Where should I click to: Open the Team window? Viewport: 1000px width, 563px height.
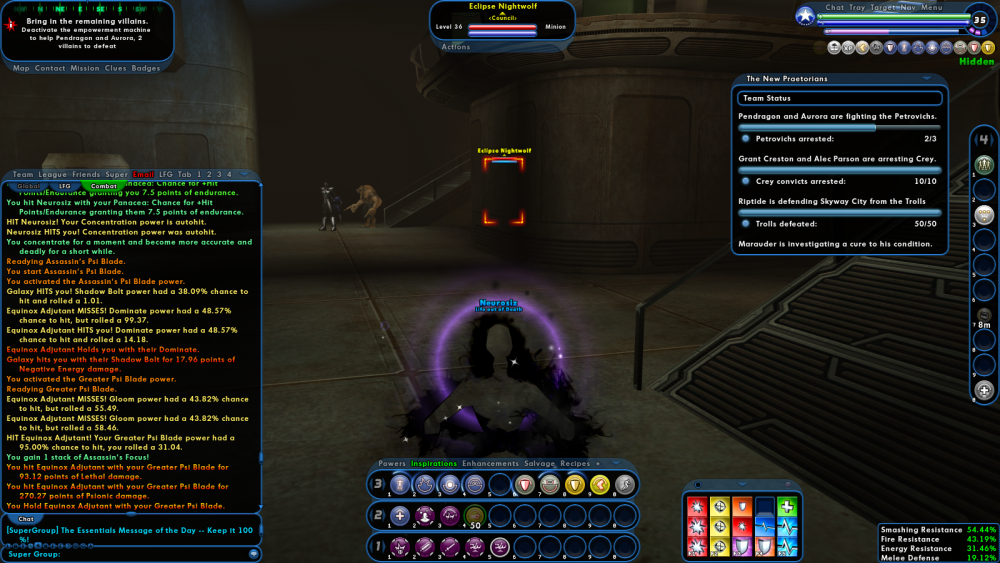[x=22, y=174]
